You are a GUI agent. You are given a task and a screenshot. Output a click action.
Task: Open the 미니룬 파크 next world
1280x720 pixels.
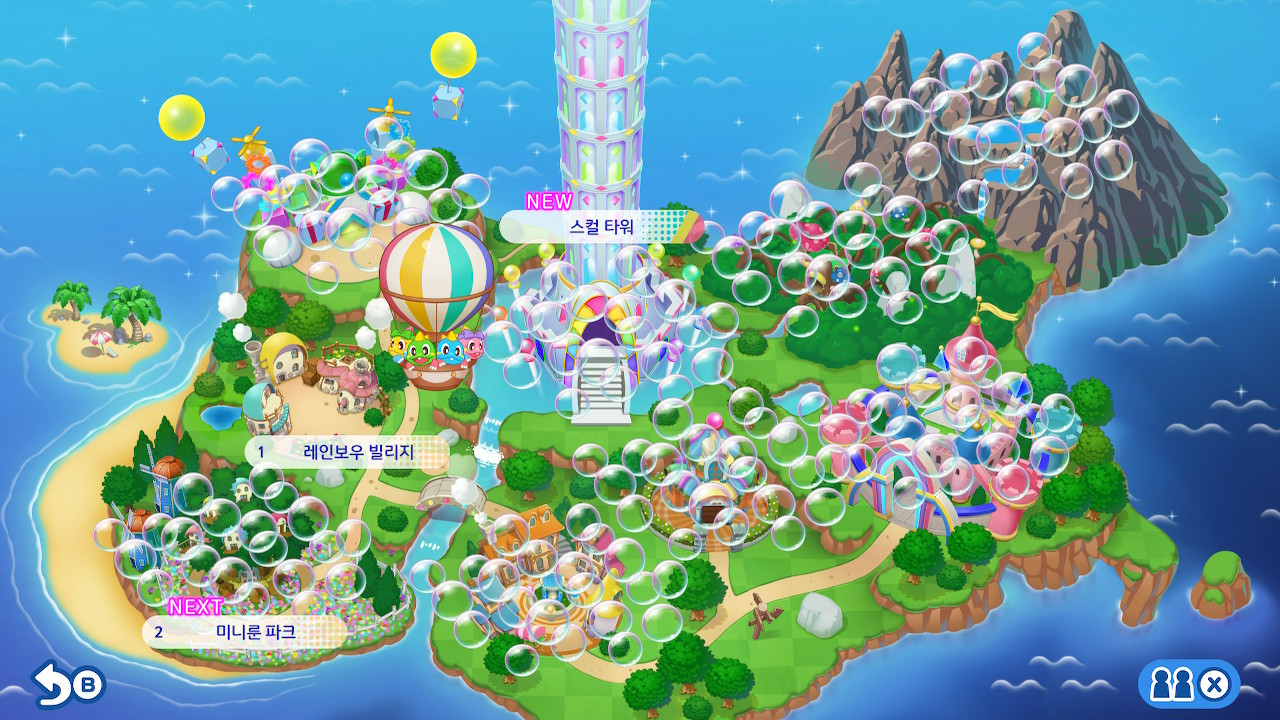[x=248, y=632]
